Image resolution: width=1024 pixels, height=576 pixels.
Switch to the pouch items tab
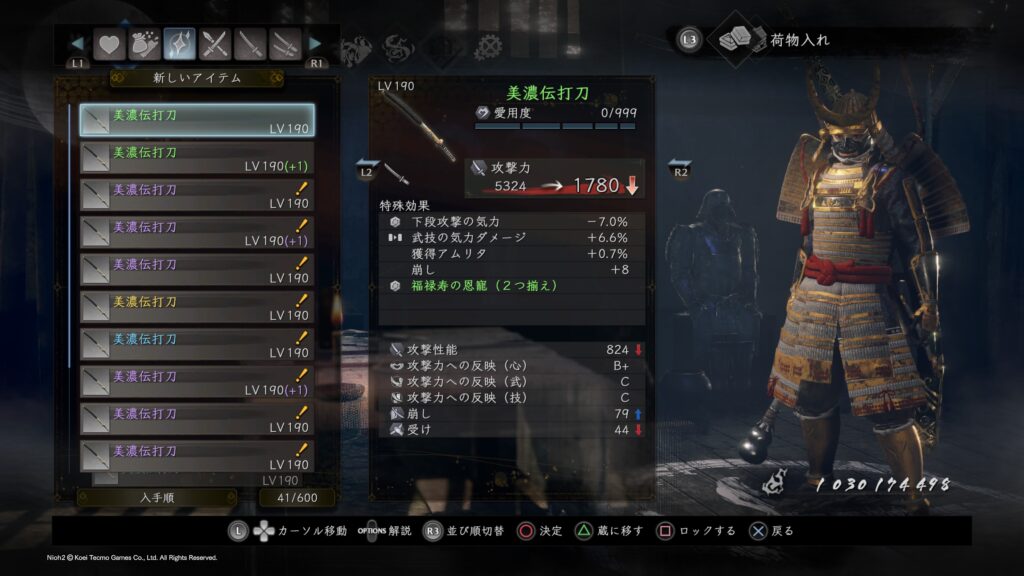click(144, 44)
